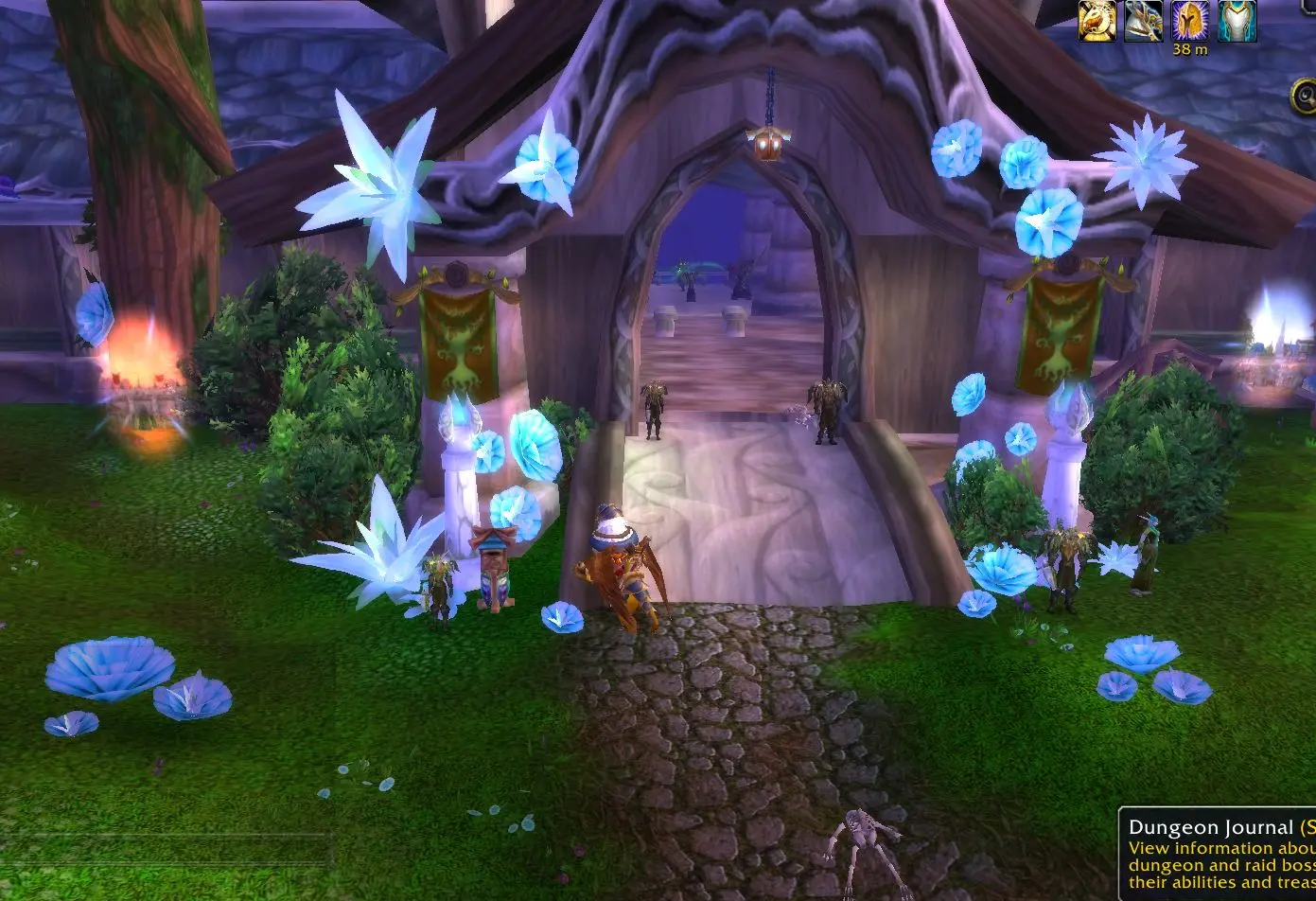1316x901 pixels.
Task: Click the golden helmet buff icon
Action: point(1189,21)
